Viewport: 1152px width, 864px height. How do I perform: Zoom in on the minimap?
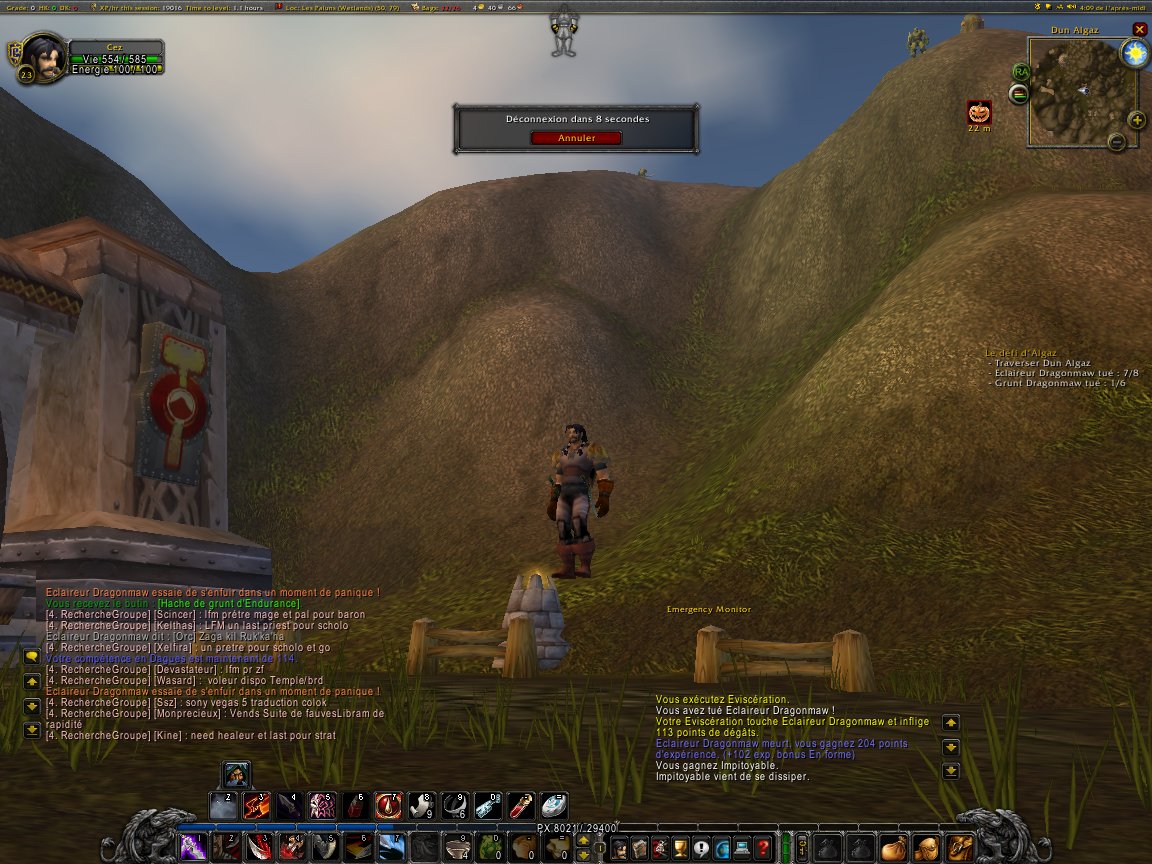click(x=1137, y=121)
